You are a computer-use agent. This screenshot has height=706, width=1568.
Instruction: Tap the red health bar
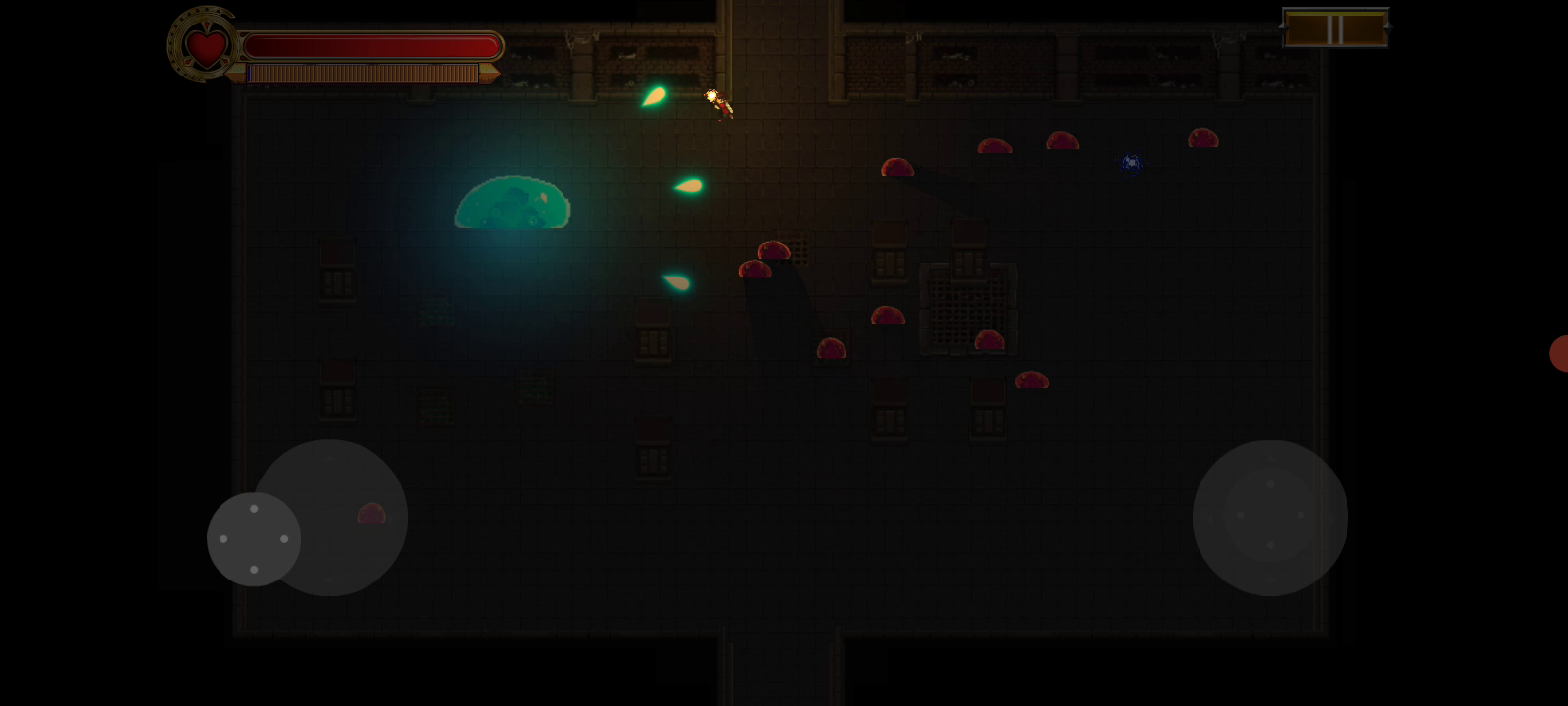click(x=372, y=44)
